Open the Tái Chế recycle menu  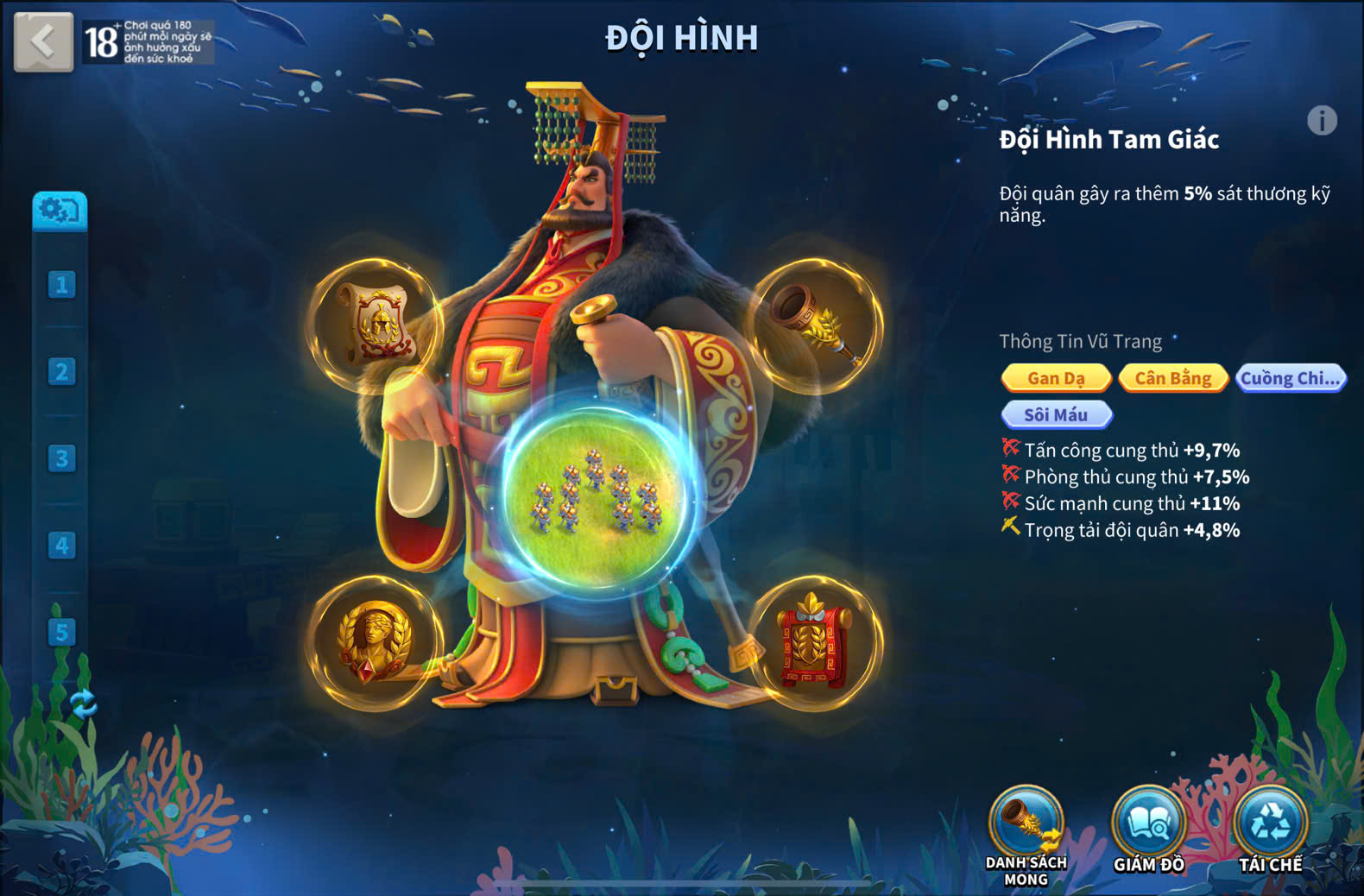pos(1270,824)
